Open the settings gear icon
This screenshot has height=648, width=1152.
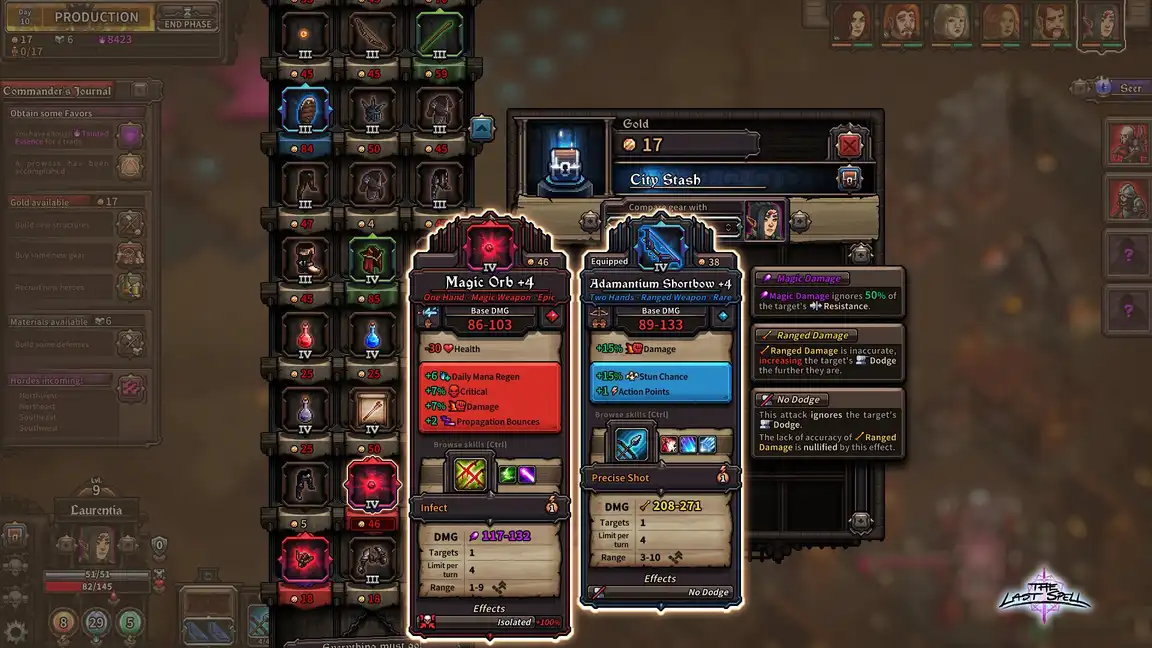pyautogui.click(x=15, y=631)
